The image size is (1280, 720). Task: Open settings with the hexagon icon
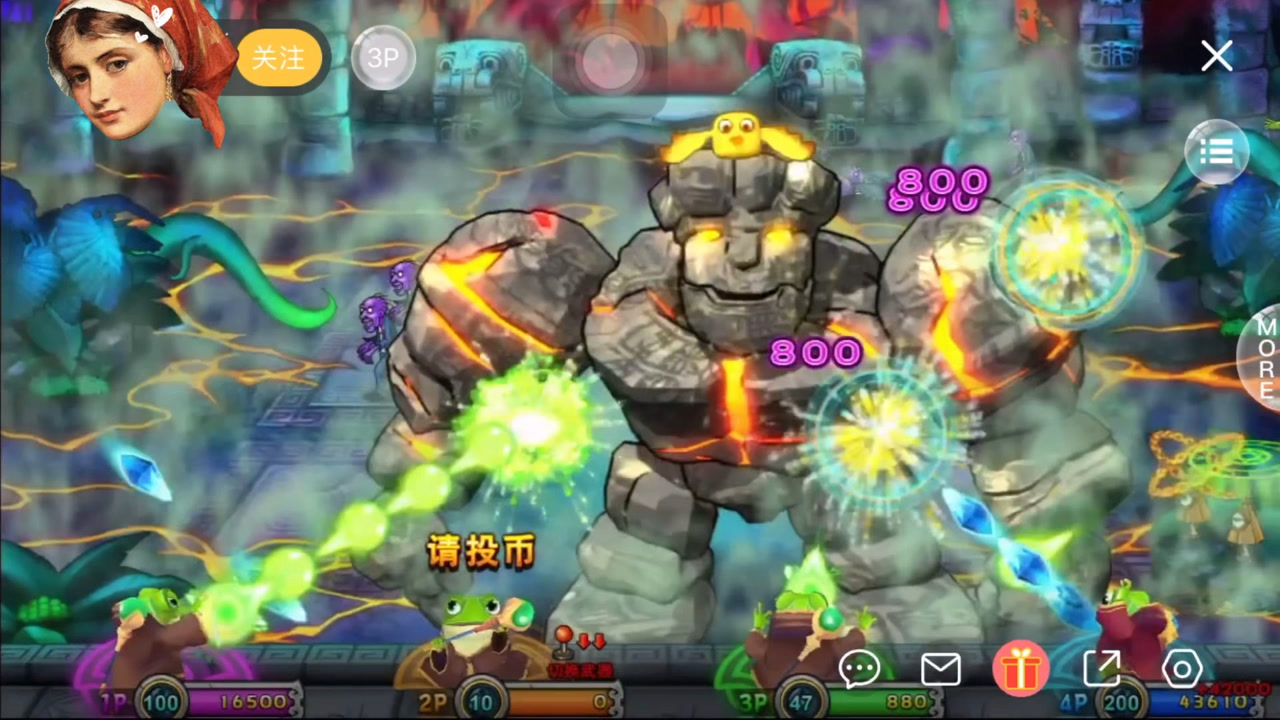tap(1181, 669)
